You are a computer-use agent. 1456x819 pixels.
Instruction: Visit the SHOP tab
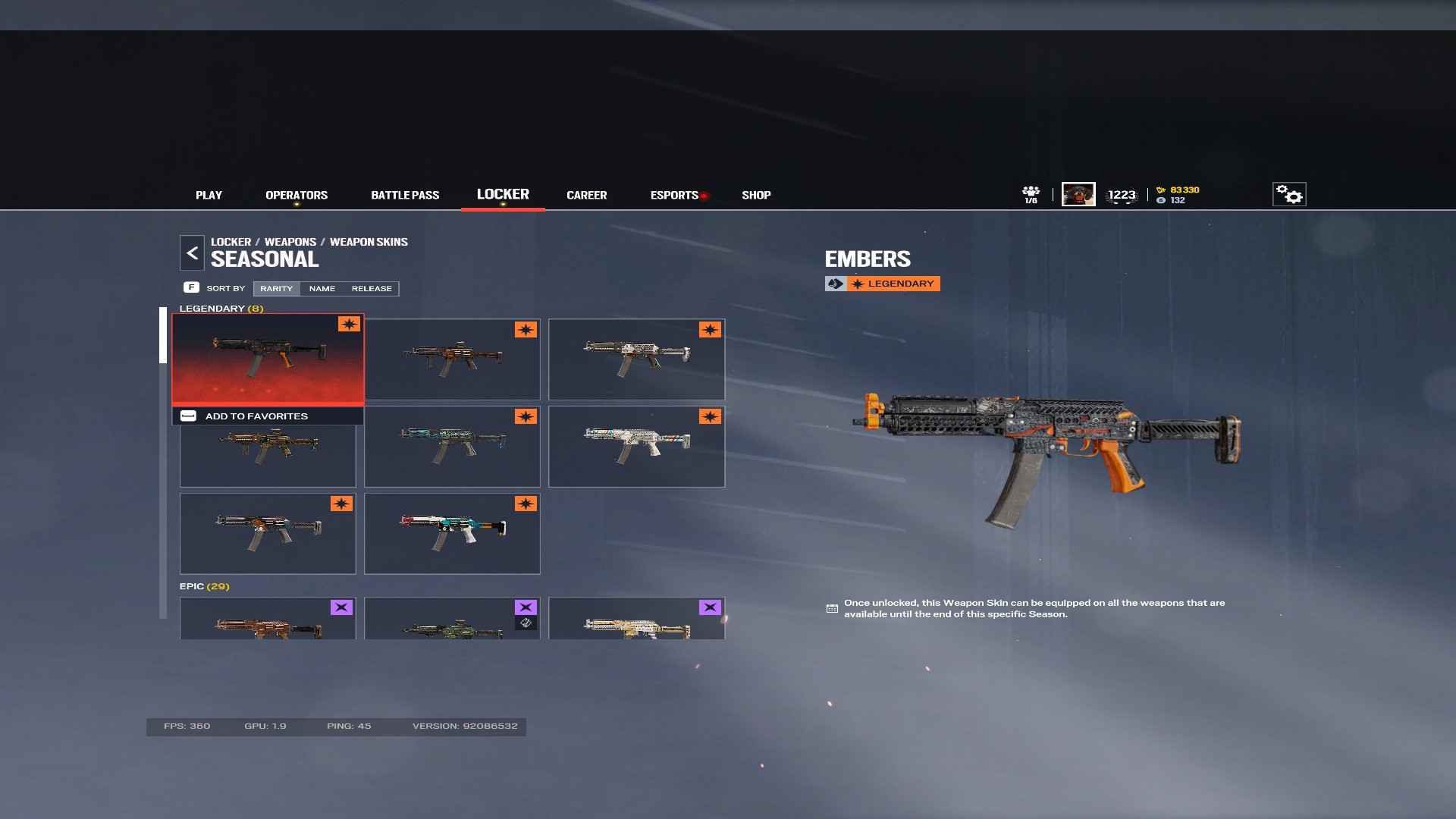point(756,195)
